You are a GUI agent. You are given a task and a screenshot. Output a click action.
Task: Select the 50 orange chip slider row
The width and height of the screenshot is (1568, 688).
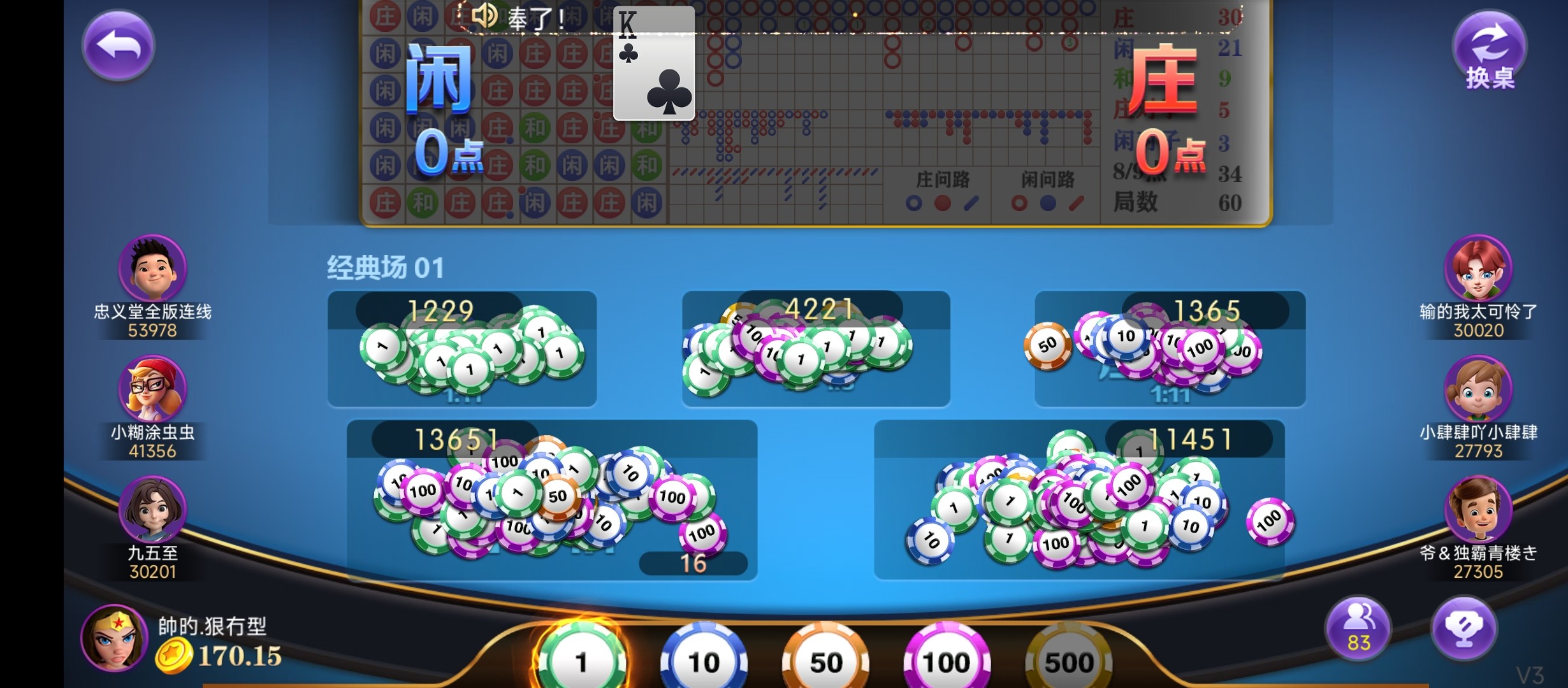coord(825,659)
